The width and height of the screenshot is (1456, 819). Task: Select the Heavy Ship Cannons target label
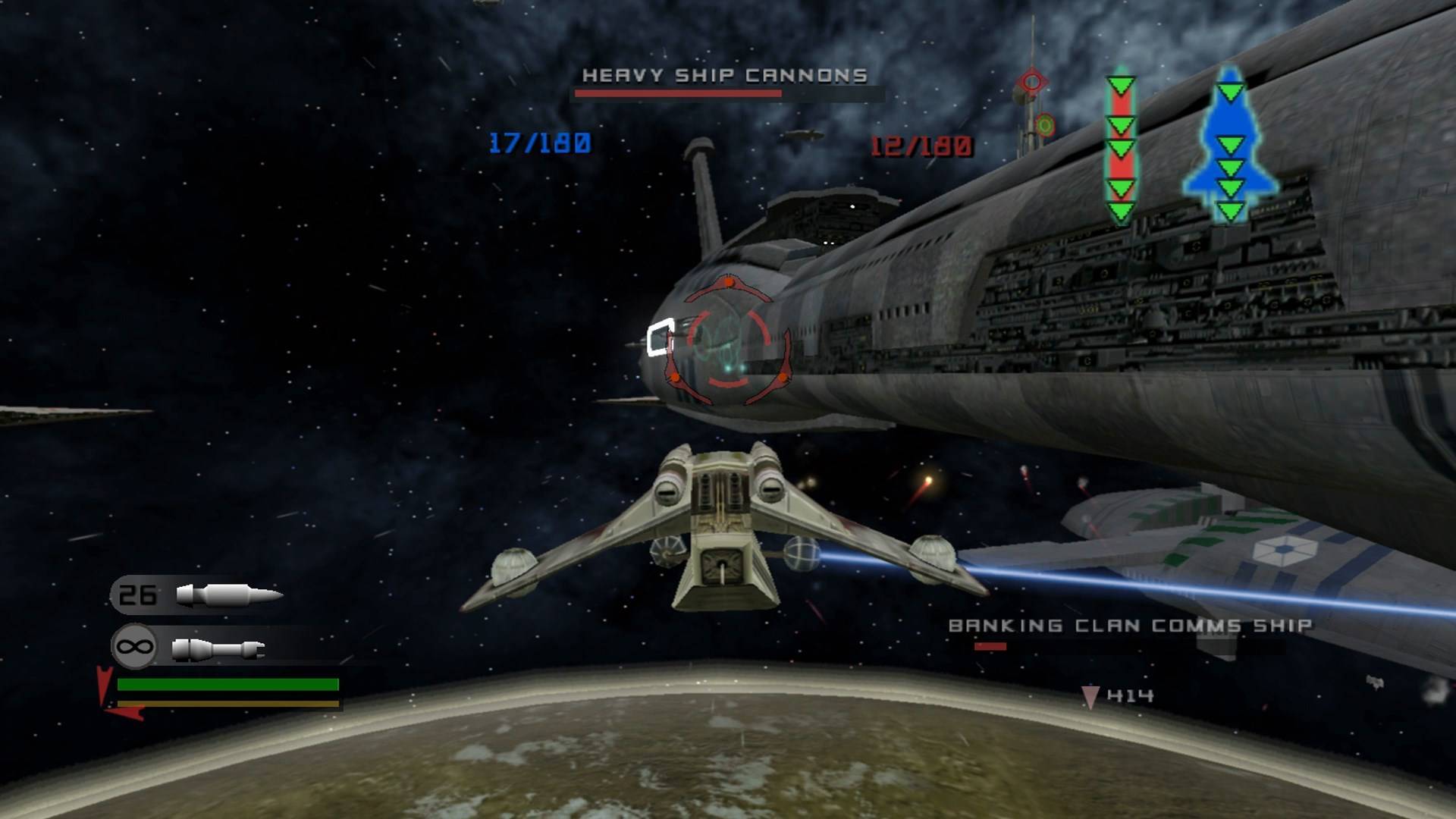click(724, 75)
